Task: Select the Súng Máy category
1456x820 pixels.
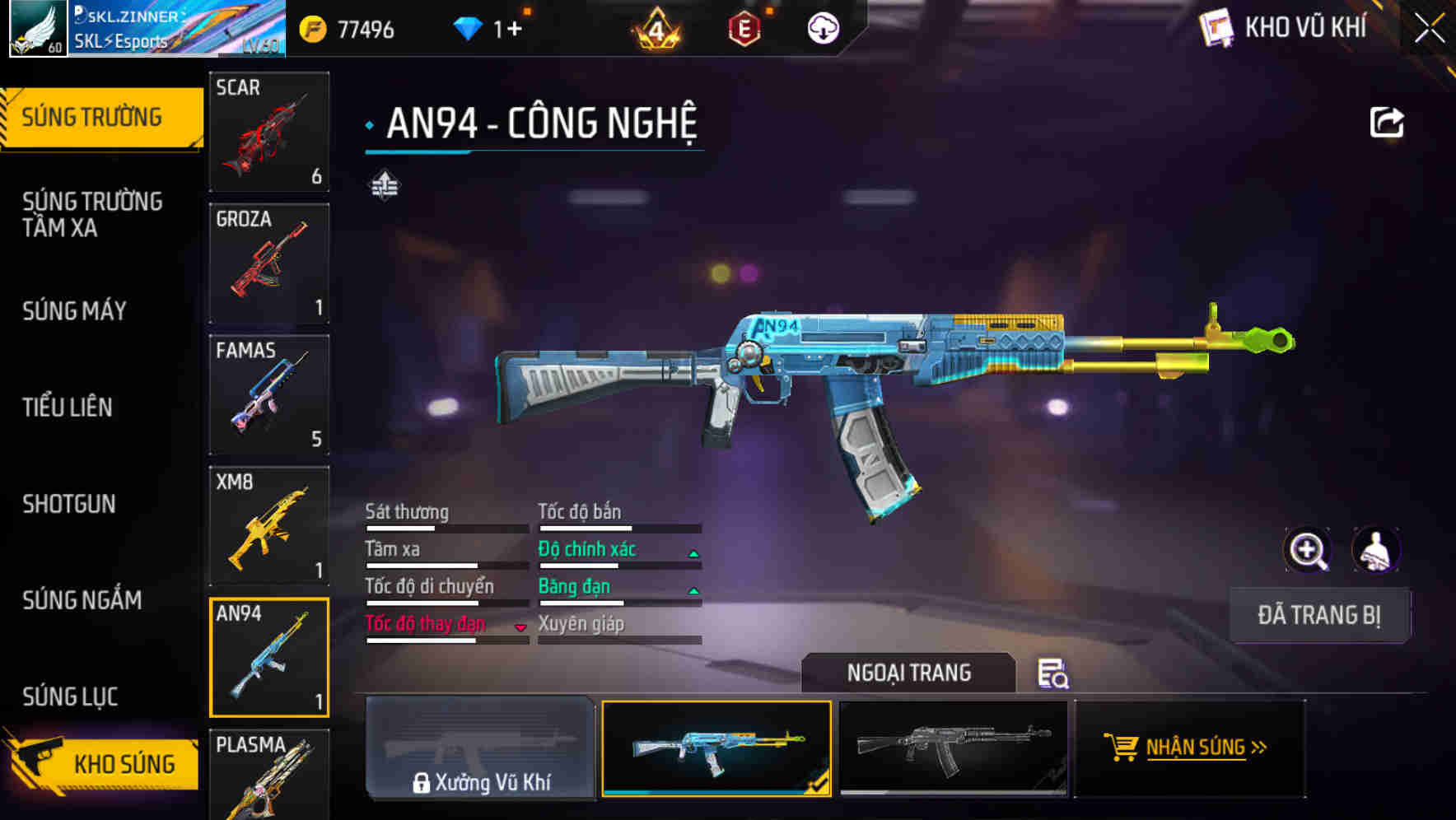Action: pos(74,311)
